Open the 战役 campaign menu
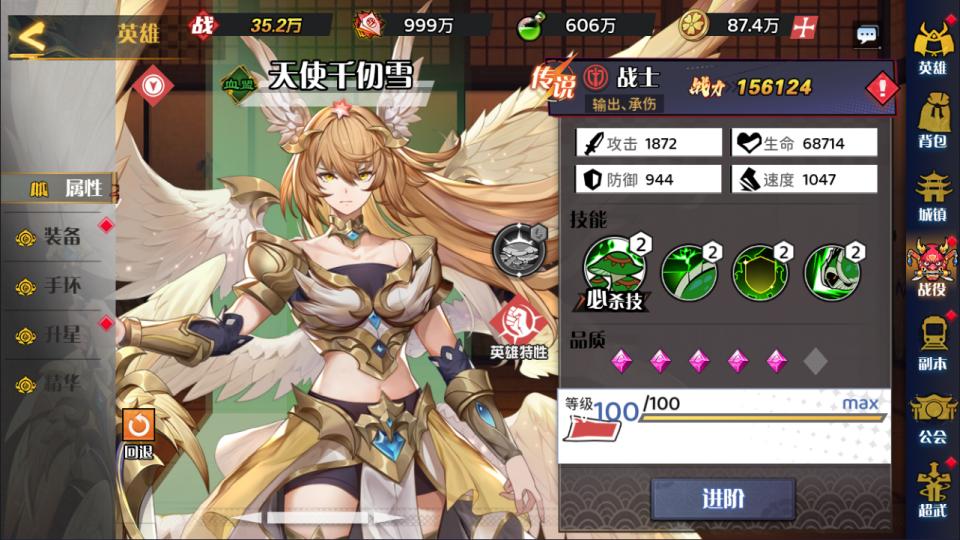 tap(932, 268)
